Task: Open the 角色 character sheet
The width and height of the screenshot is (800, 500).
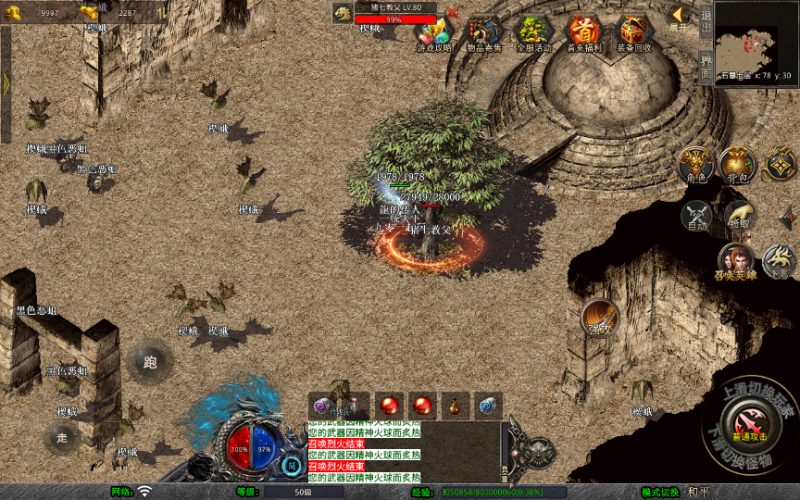Action: (695, 164)
